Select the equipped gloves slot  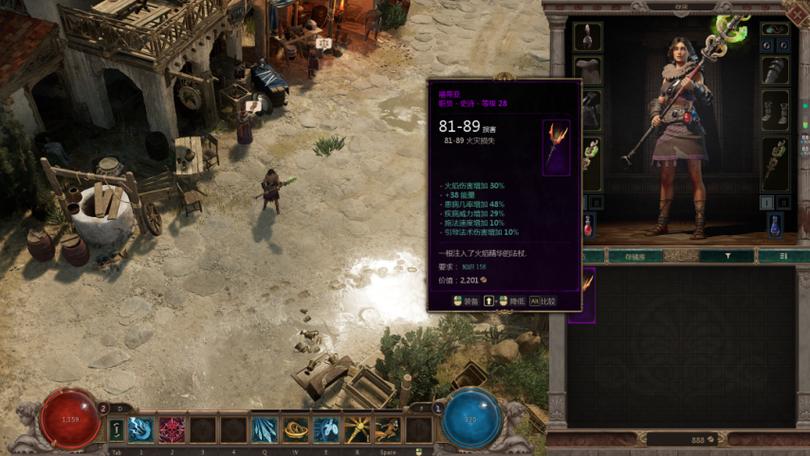(774, 70)
